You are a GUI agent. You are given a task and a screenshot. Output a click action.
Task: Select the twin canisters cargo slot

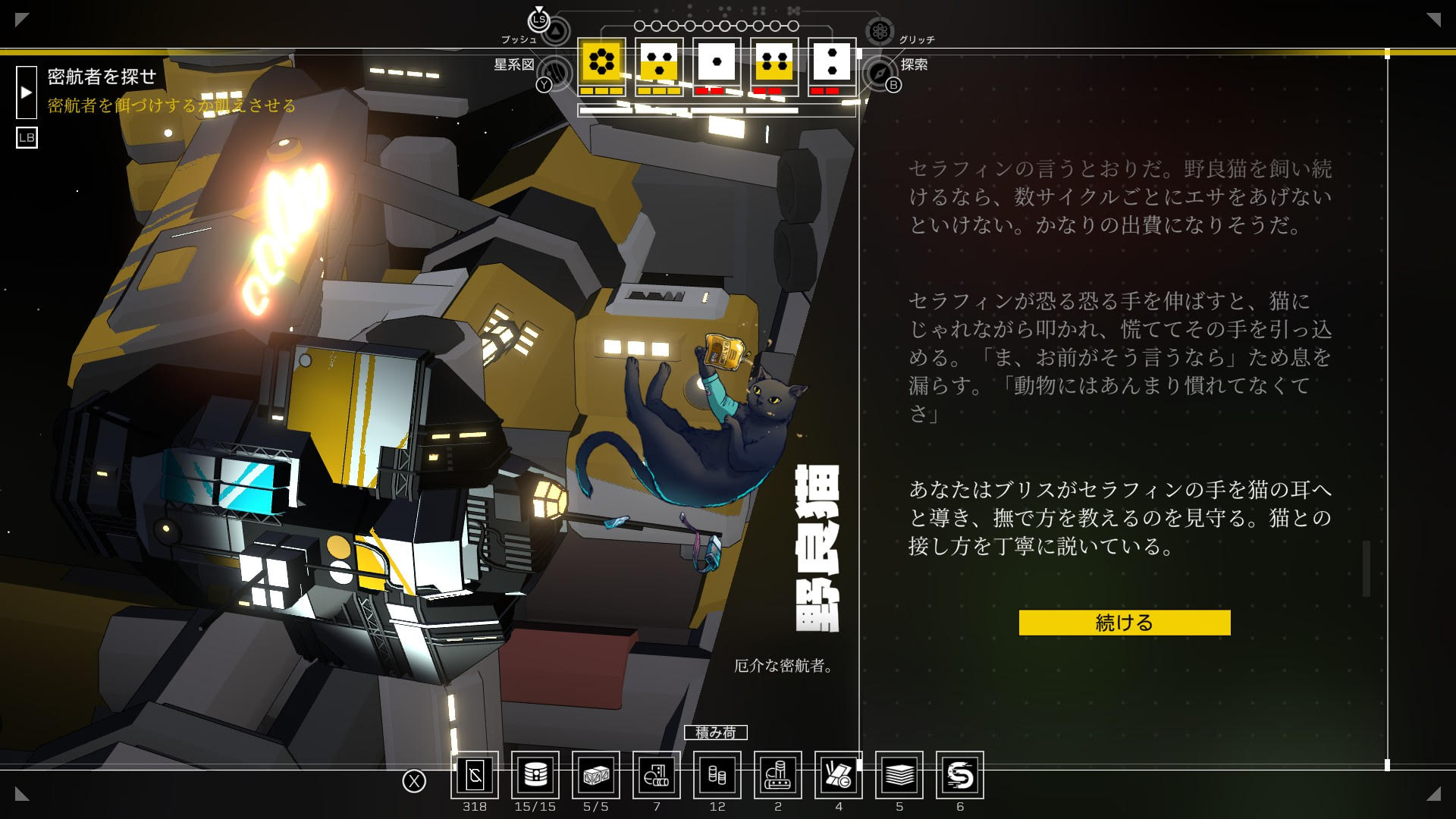click(x=717, y=775)
